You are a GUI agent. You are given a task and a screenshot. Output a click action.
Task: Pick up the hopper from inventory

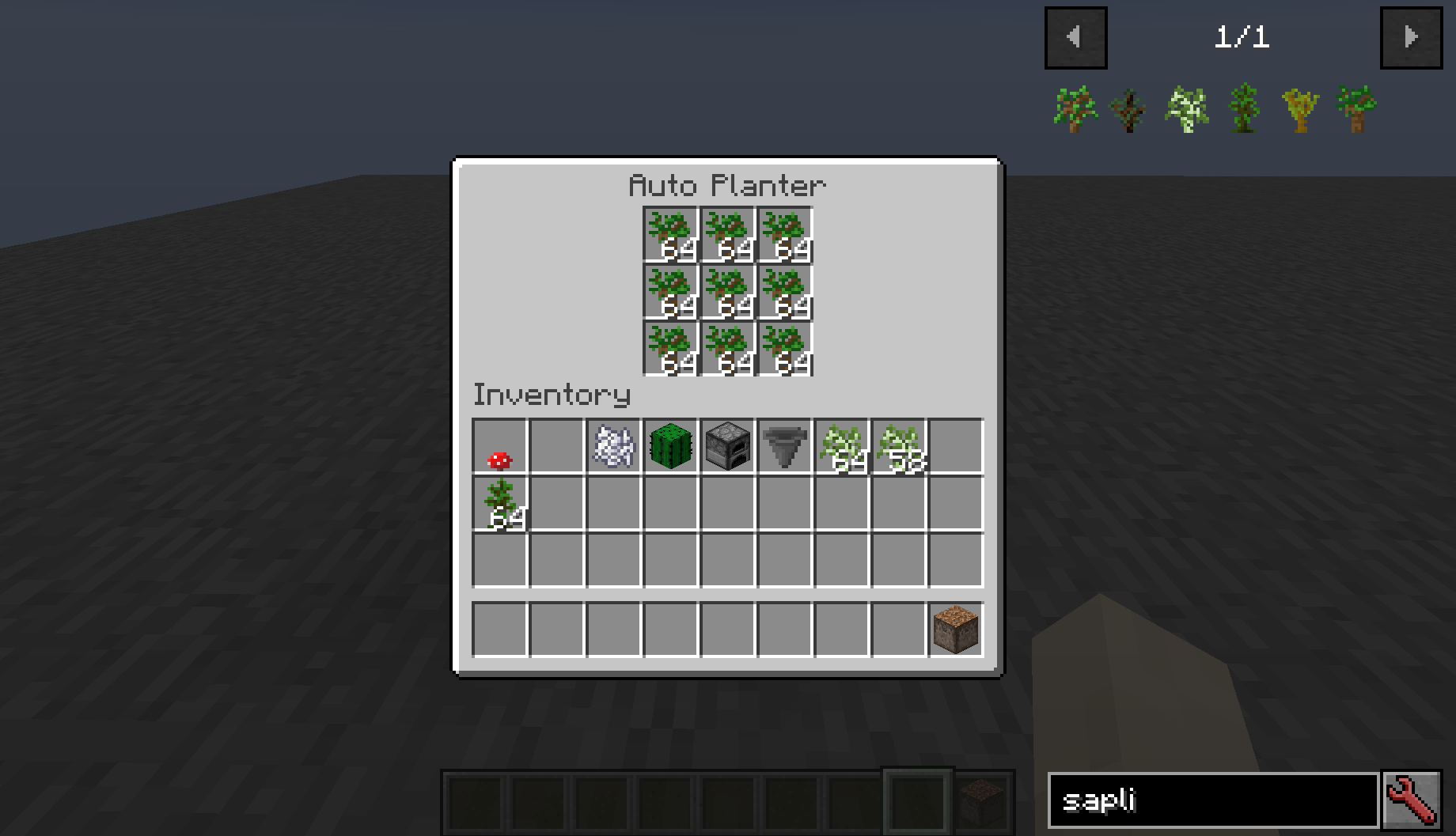[784, 447]
